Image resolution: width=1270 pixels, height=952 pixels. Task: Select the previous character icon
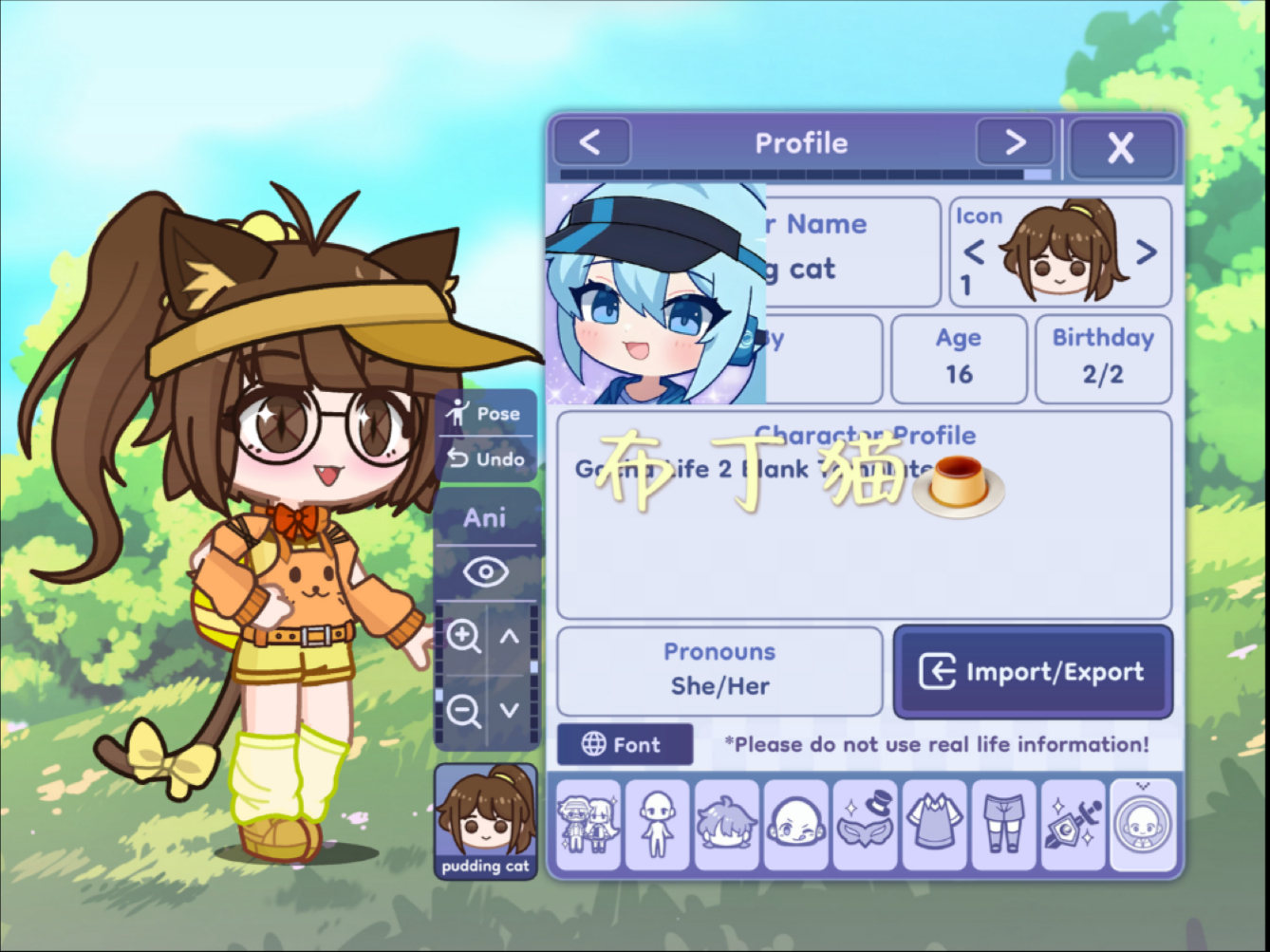click(x=974, y=252)
